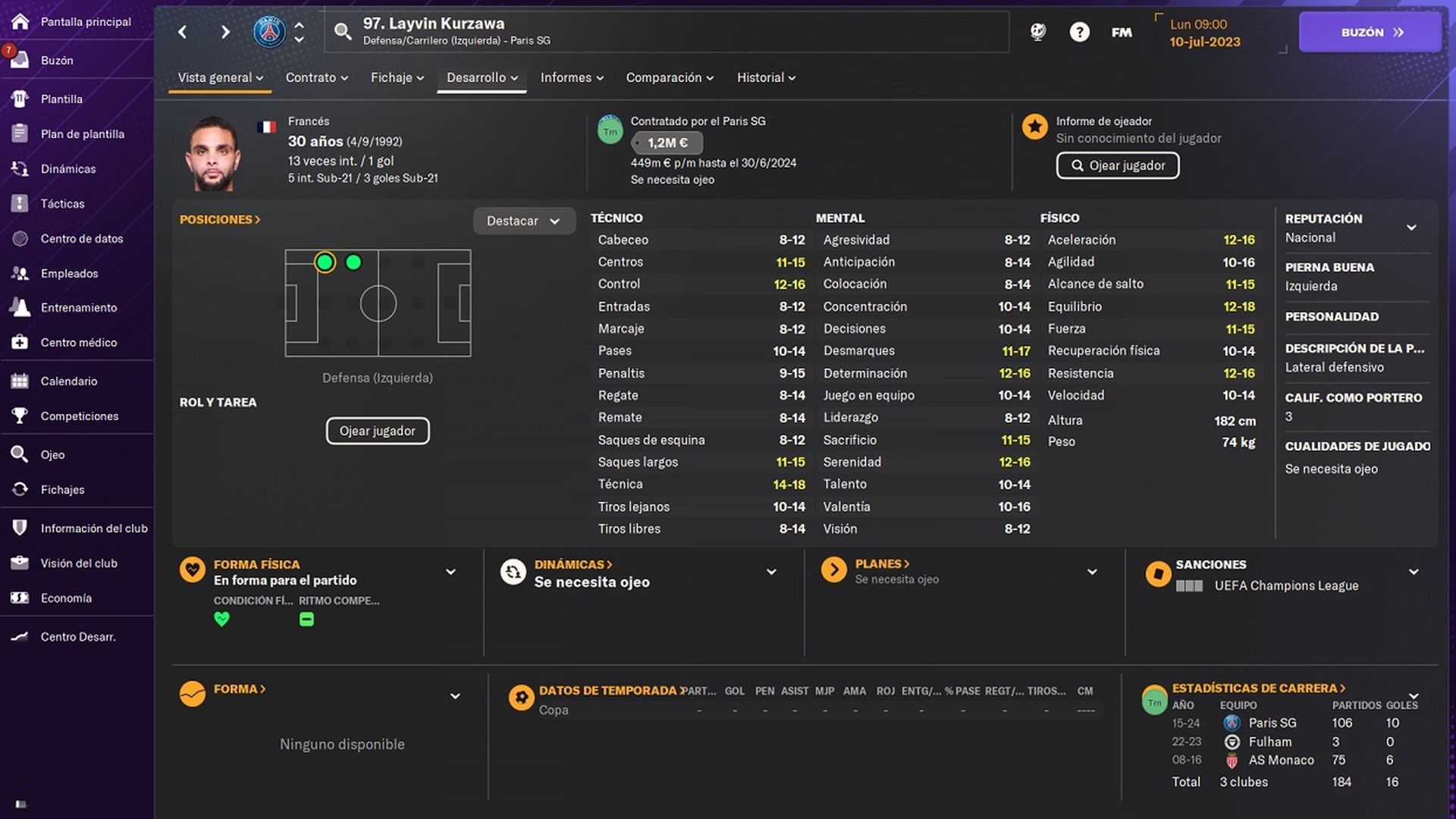Switch to the Contrato tab
This screenshot has height=819, width=1456.
tap(312, 77)
